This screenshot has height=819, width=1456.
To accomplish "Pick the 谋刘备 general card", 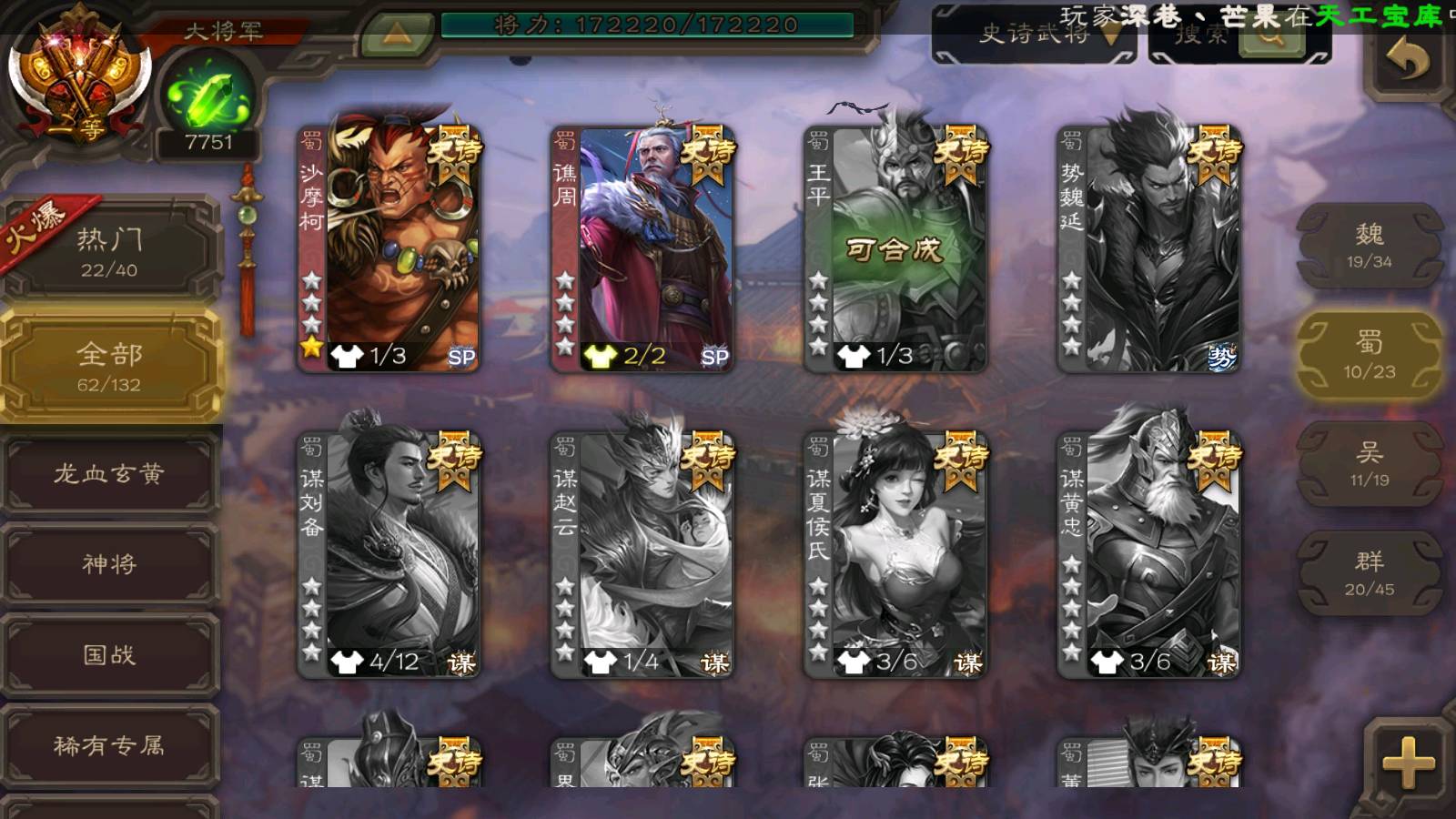I will (x=389, y=553).
